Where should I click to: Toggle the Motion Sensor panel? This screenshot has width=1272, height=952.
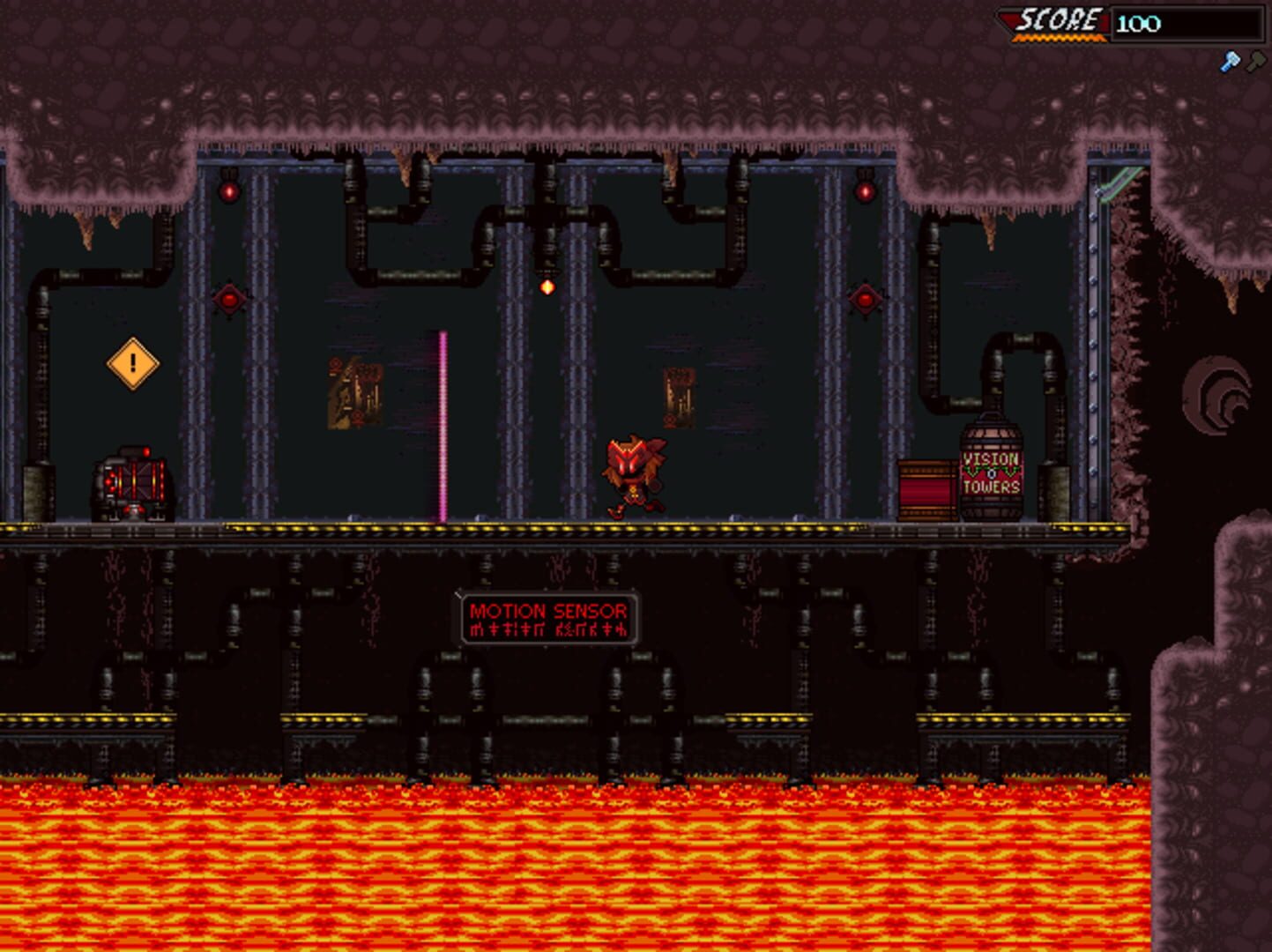pyautogui.click(x=548, y=617)
